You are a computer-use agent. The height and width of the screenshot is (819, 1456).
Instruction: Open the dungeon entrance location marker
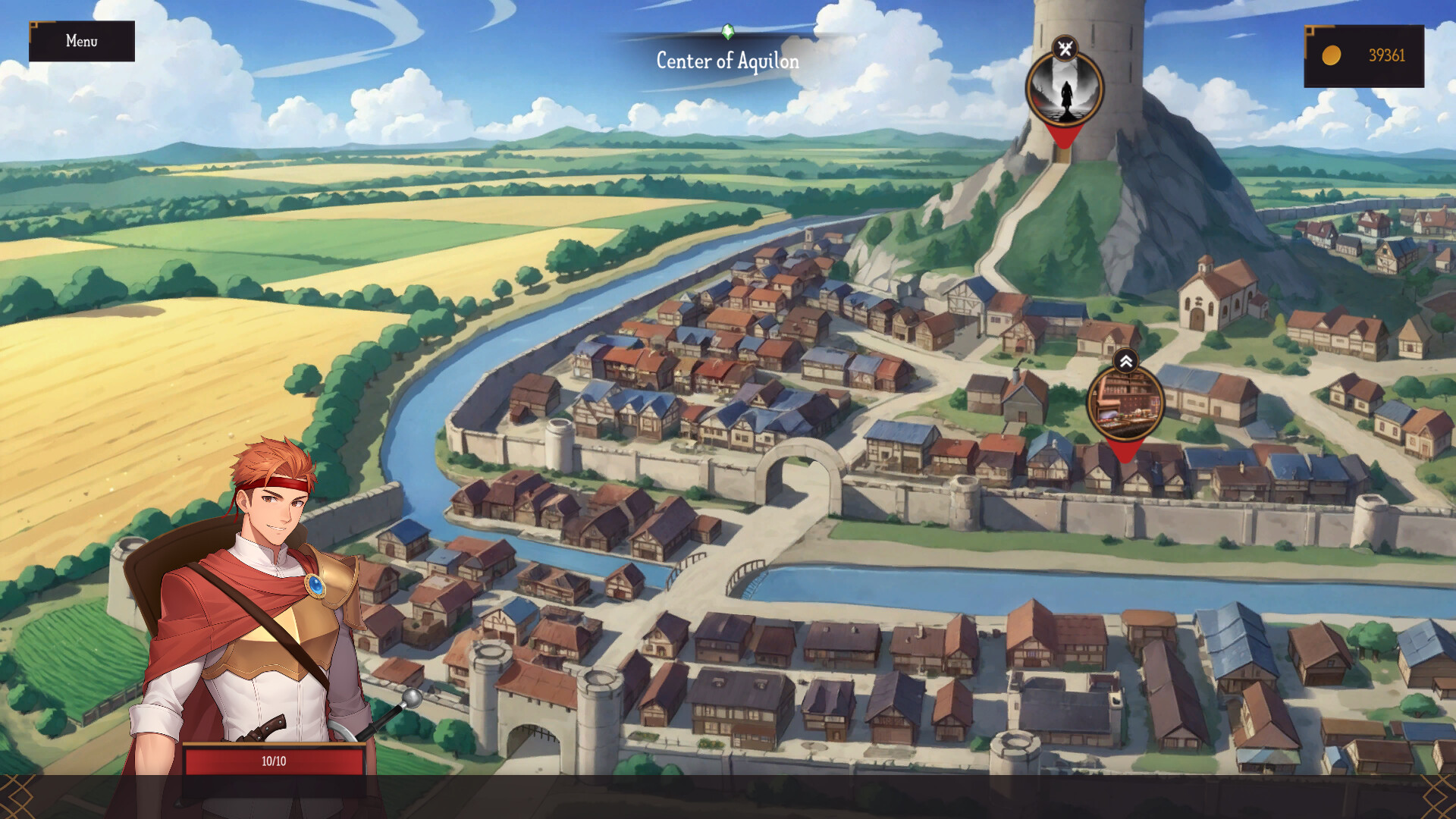click(x=1065, y=91)
